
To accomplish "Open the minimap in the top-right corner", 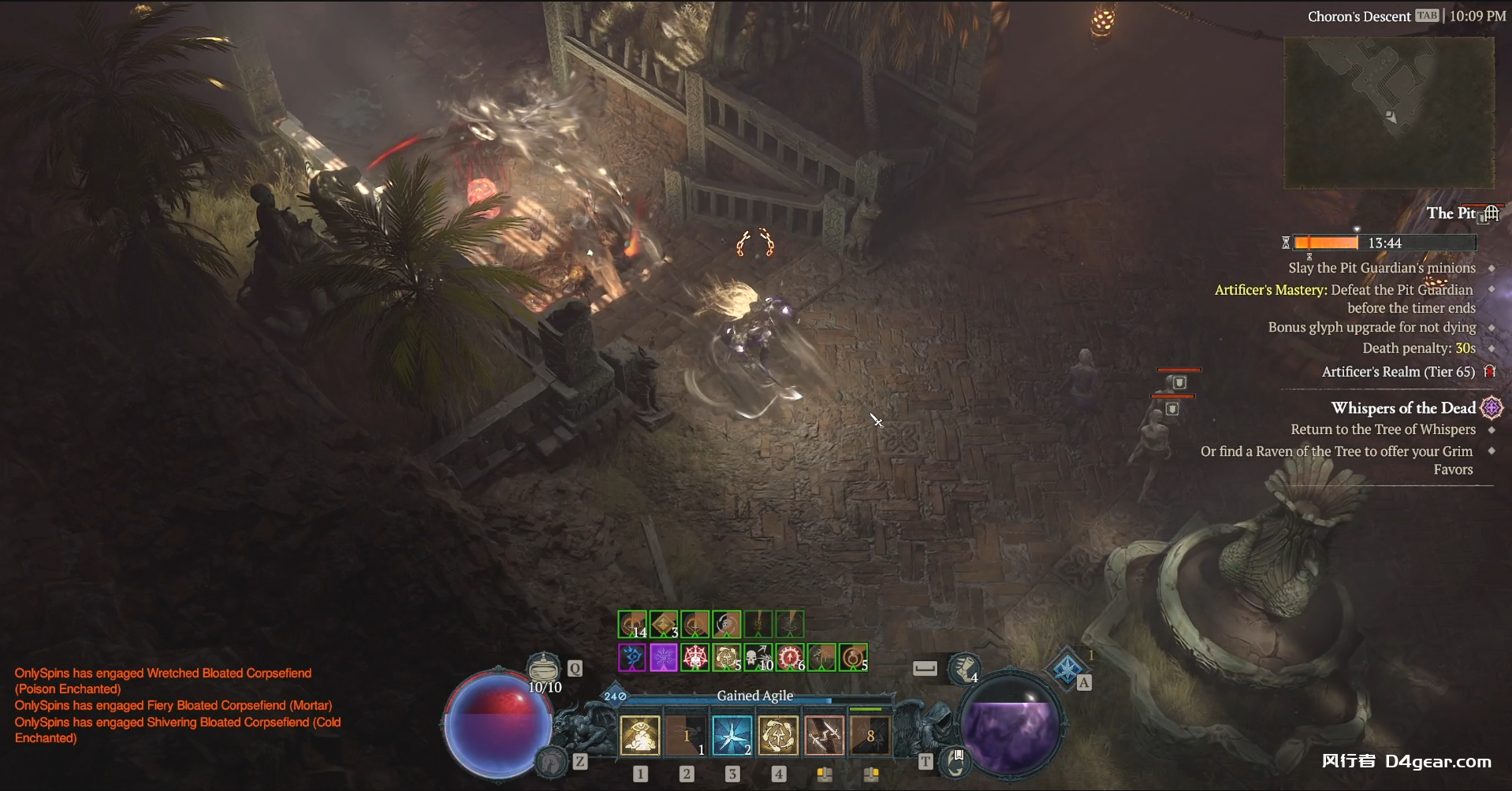I will [x=1389, y=112].
